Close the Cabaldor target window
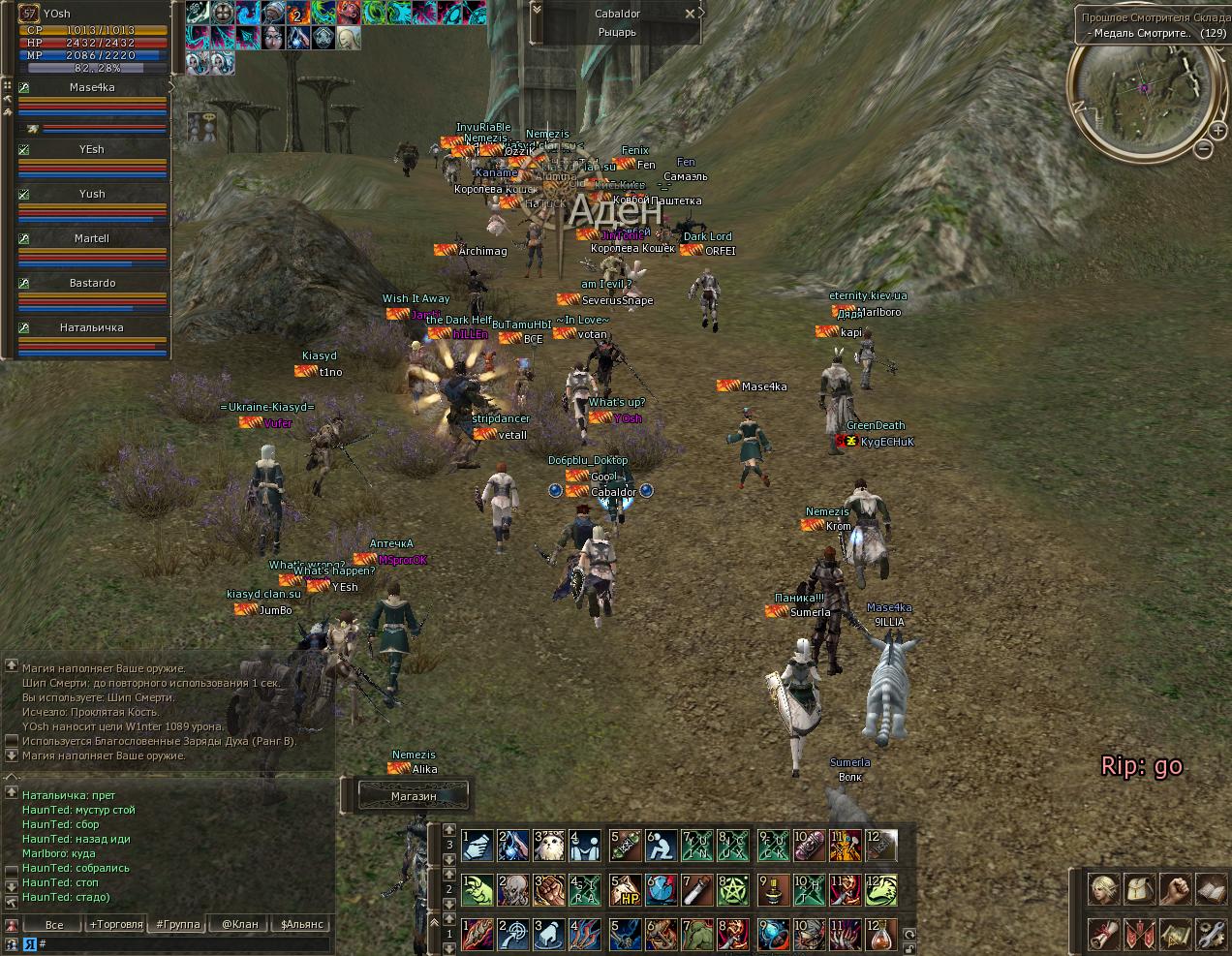The height and width of the screenshot is (956, 1232). (690, 14)
